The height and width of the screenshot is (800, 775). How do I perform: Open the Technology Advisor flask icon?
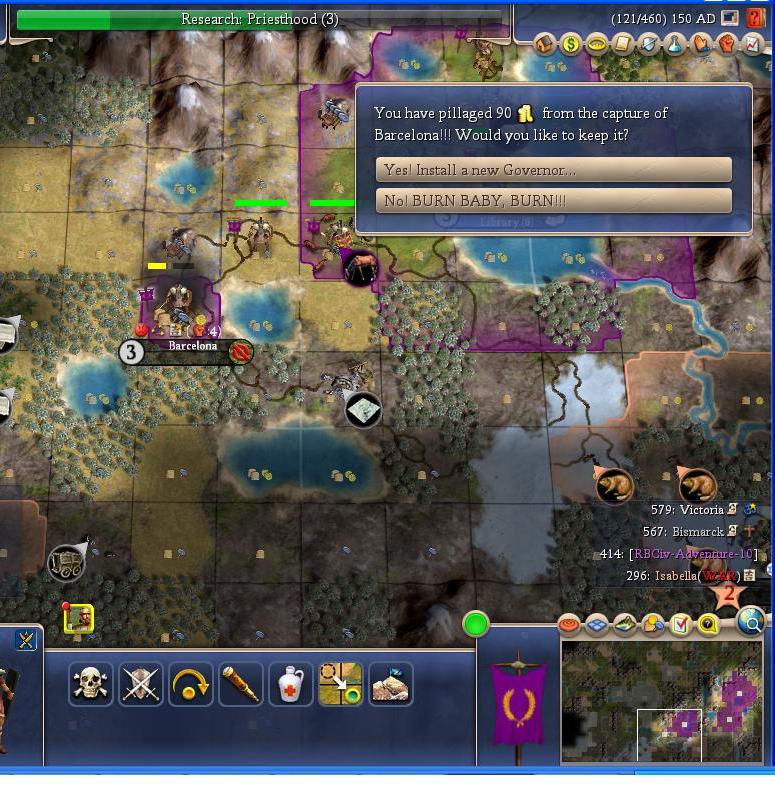pos(675,44)
